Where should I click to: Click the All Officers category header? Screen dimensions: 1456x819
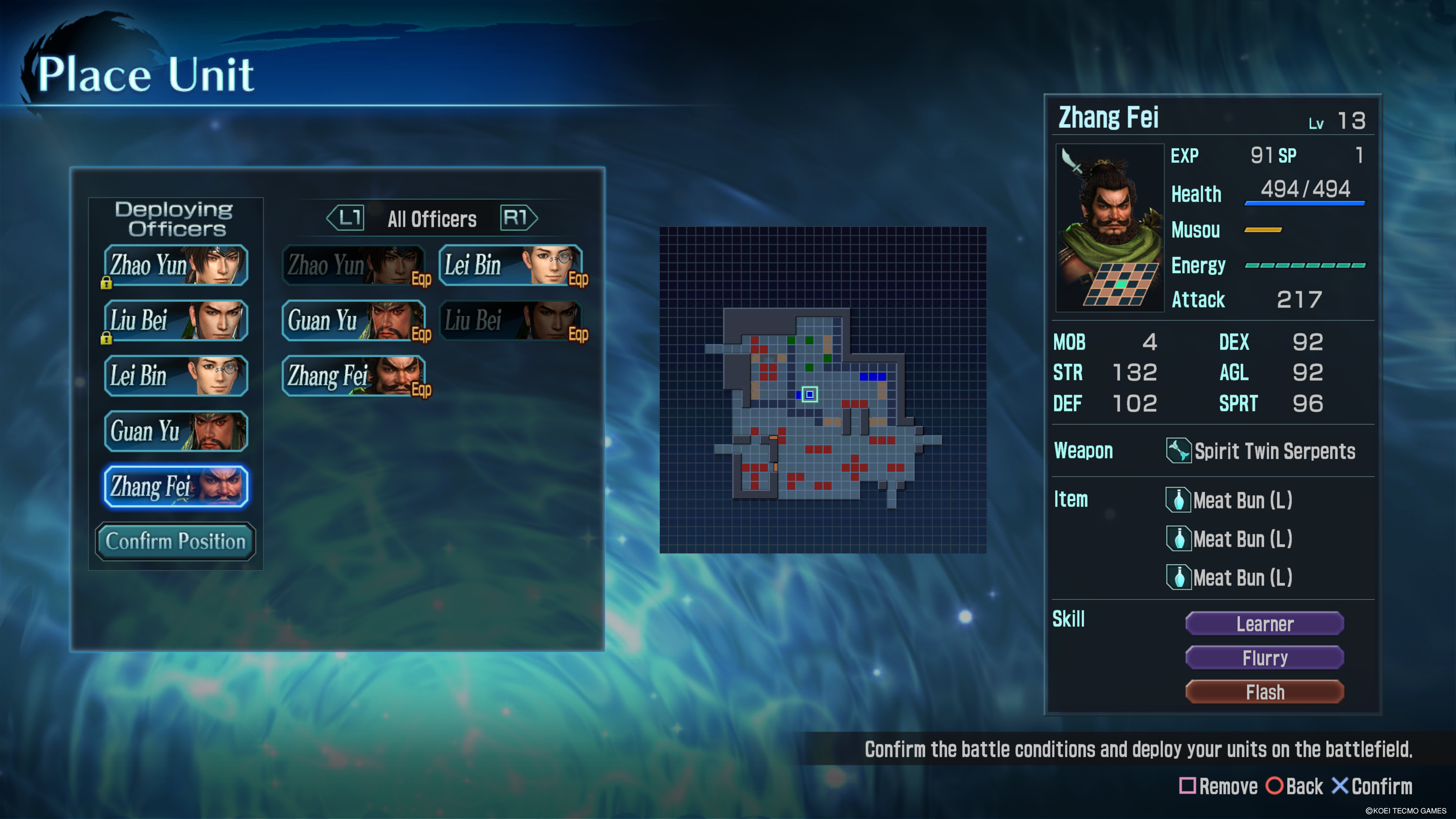pos(432,219)
